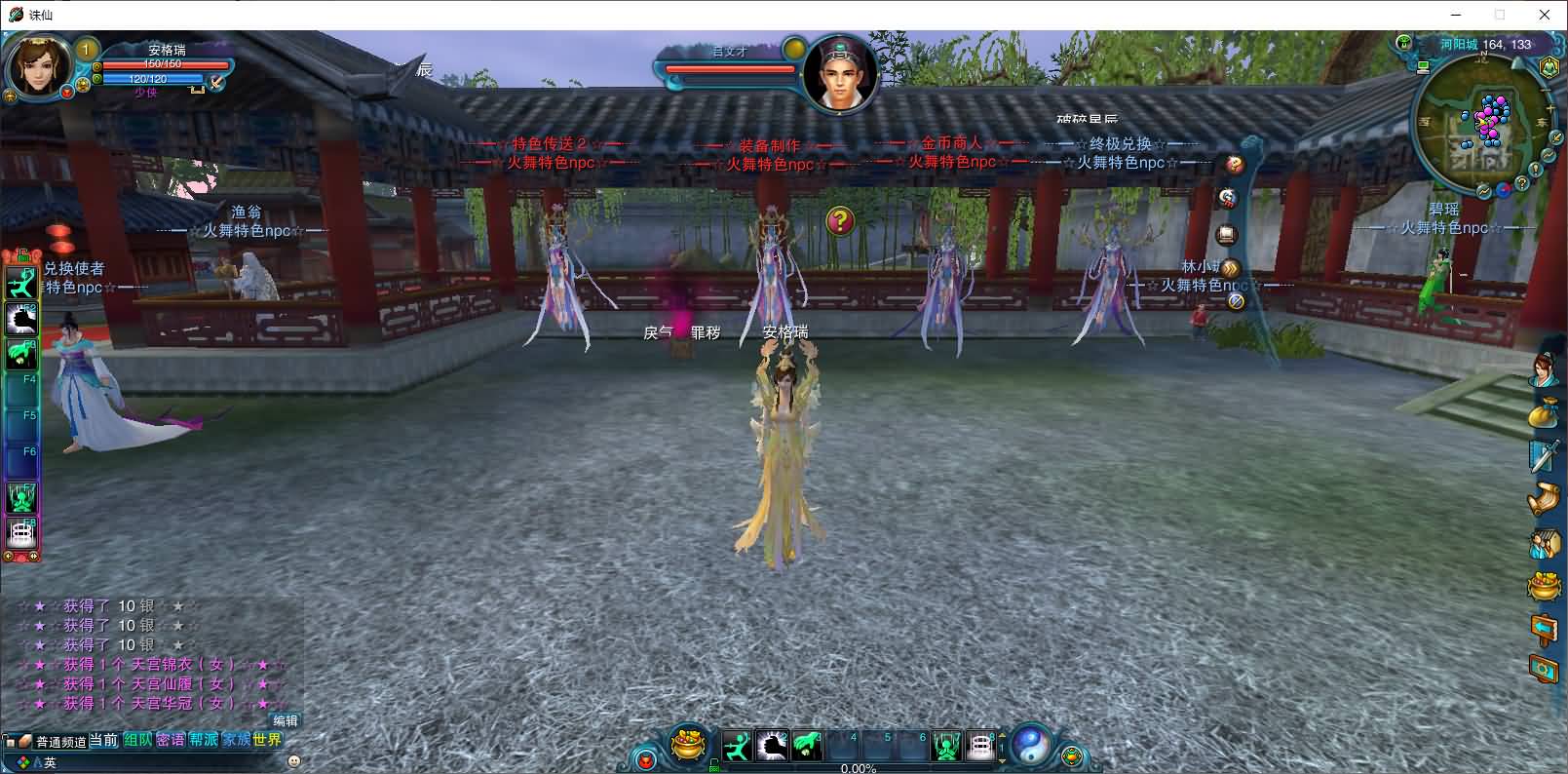Click the question mark help button on minimap
Image resolution: width=1568 pixels, height=774 pixels.
[x=1522, y=184]
